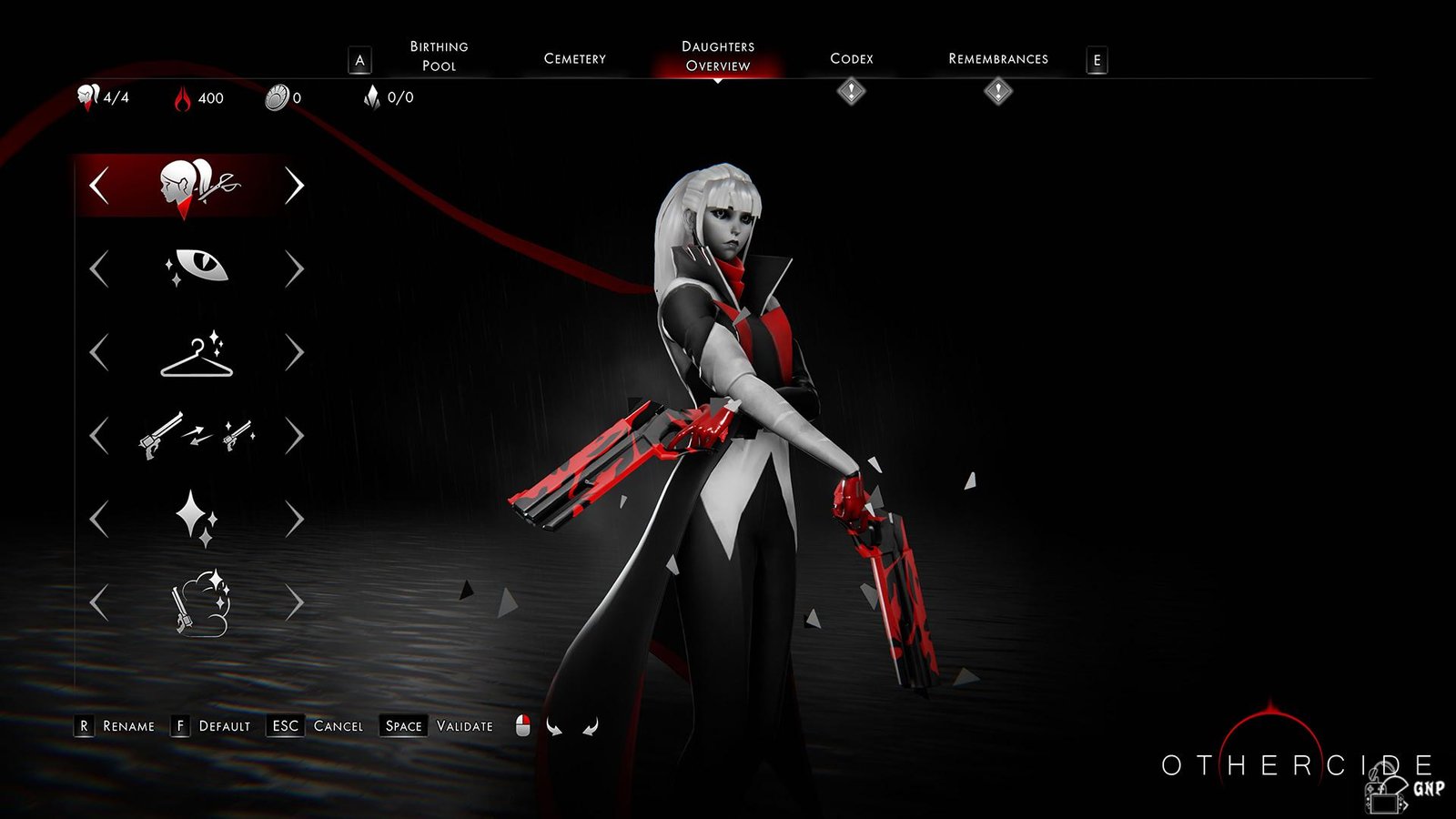Select the hairstyle customization row icon

tap(197, 186)
